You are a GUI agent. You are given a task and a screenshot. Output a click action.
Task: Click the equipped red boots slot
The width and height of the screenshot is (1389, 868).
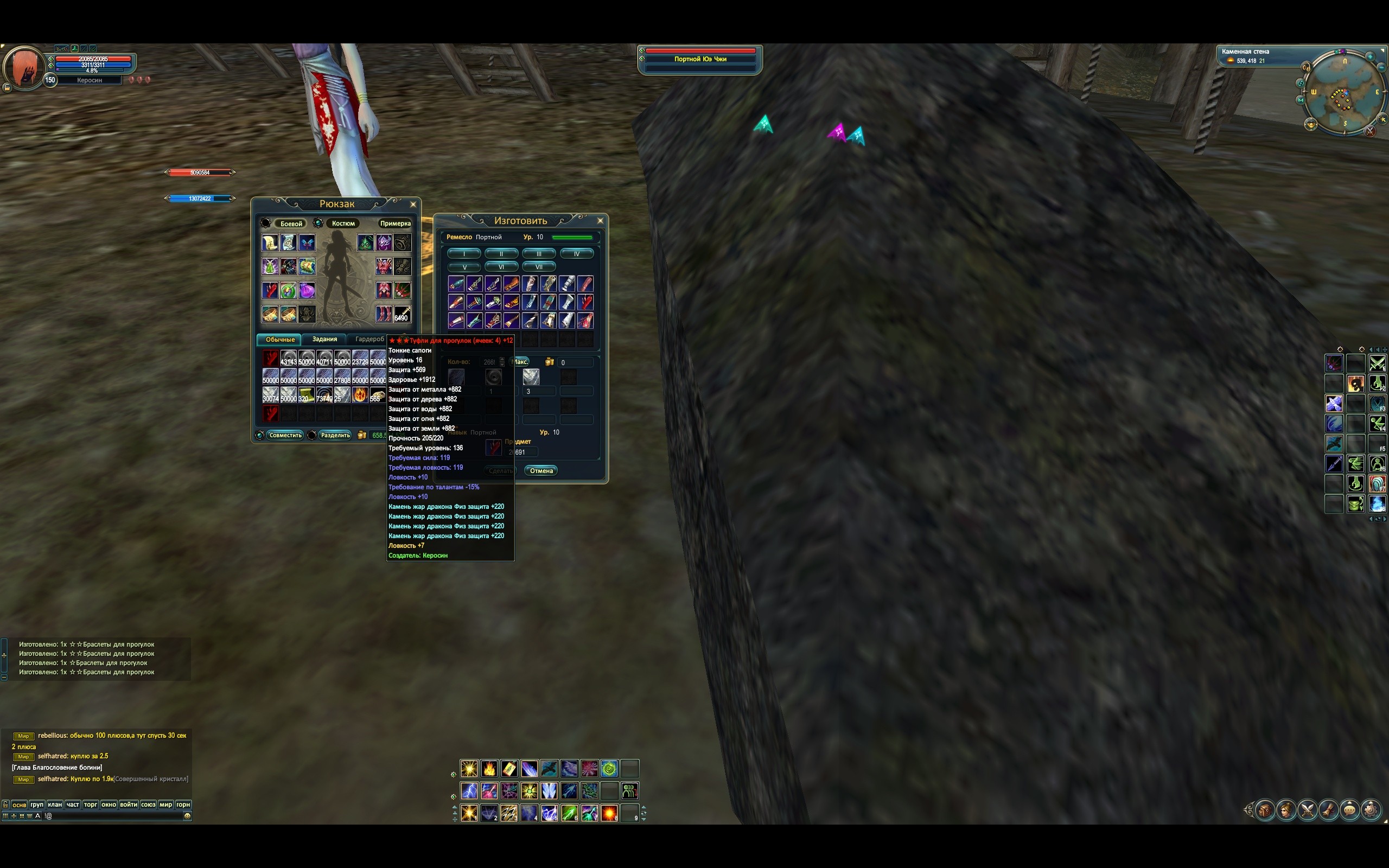point(384,314)
